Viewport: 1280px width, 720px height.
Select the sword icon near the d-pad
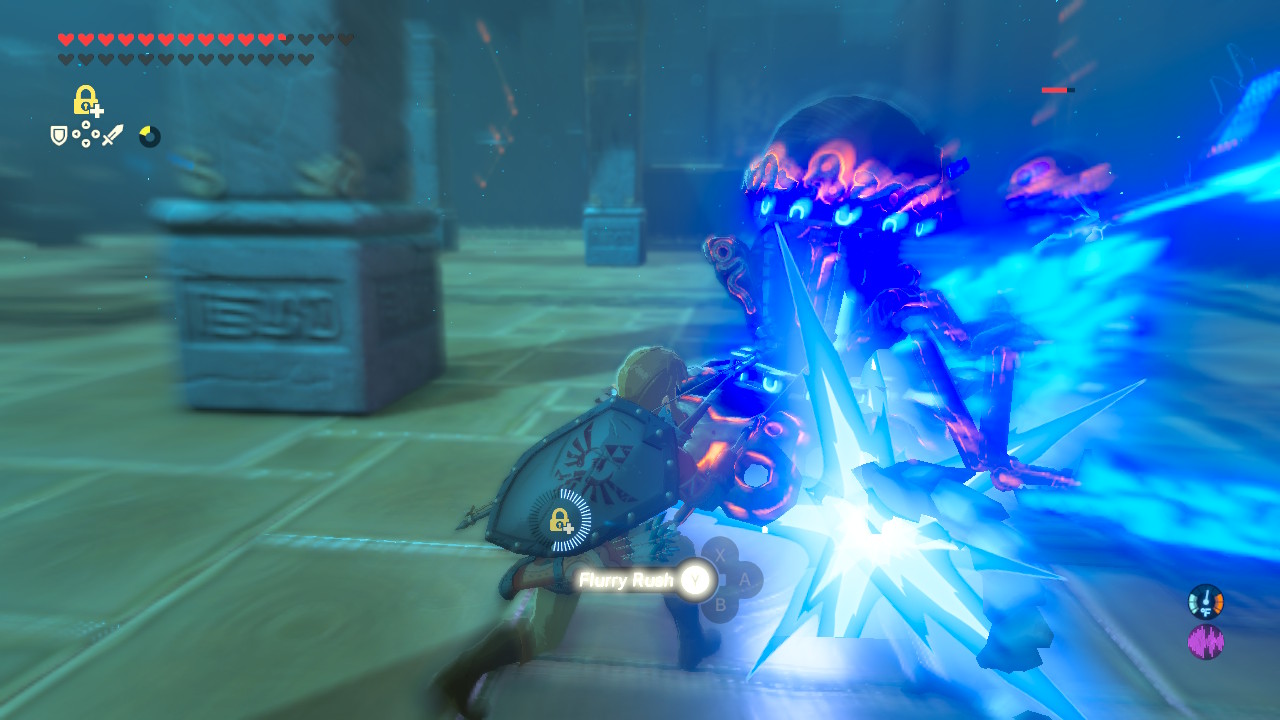(112, 135)
